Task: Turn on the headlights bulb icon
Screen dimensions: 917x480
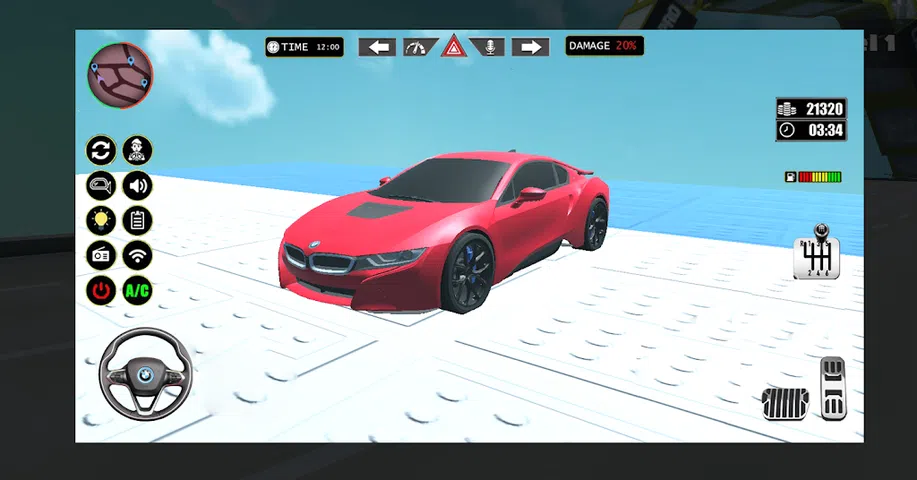Action: pyautogui.click(x=101, y=220)
